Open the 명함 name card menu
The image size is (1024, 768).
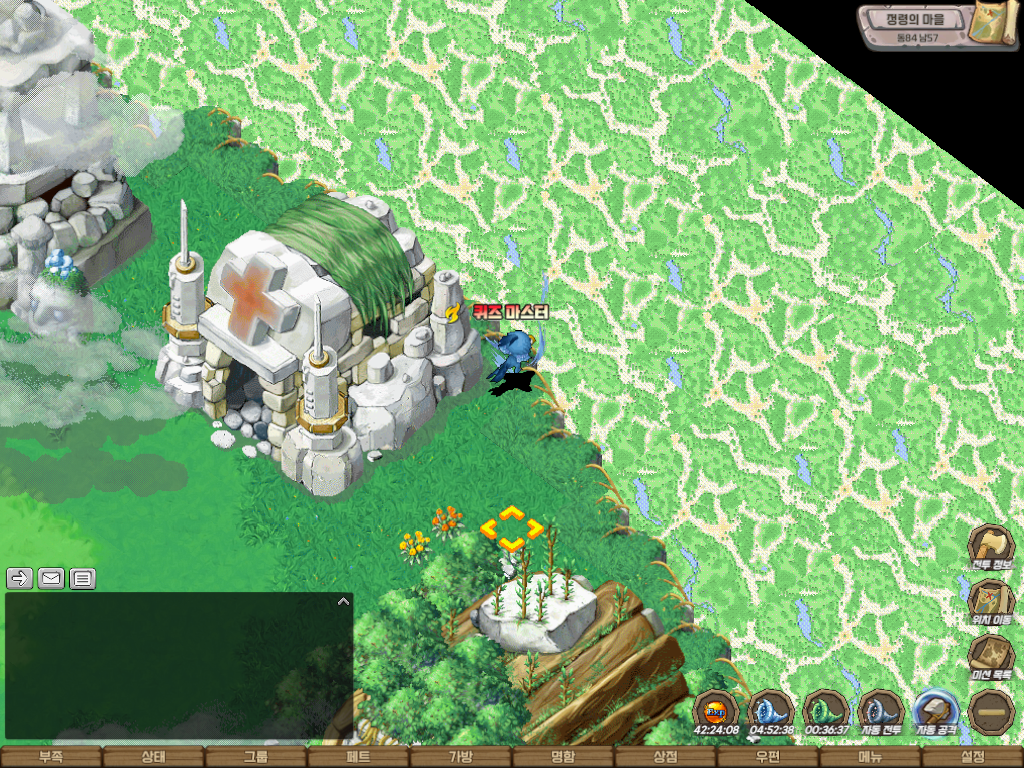(x=563, y=757)
